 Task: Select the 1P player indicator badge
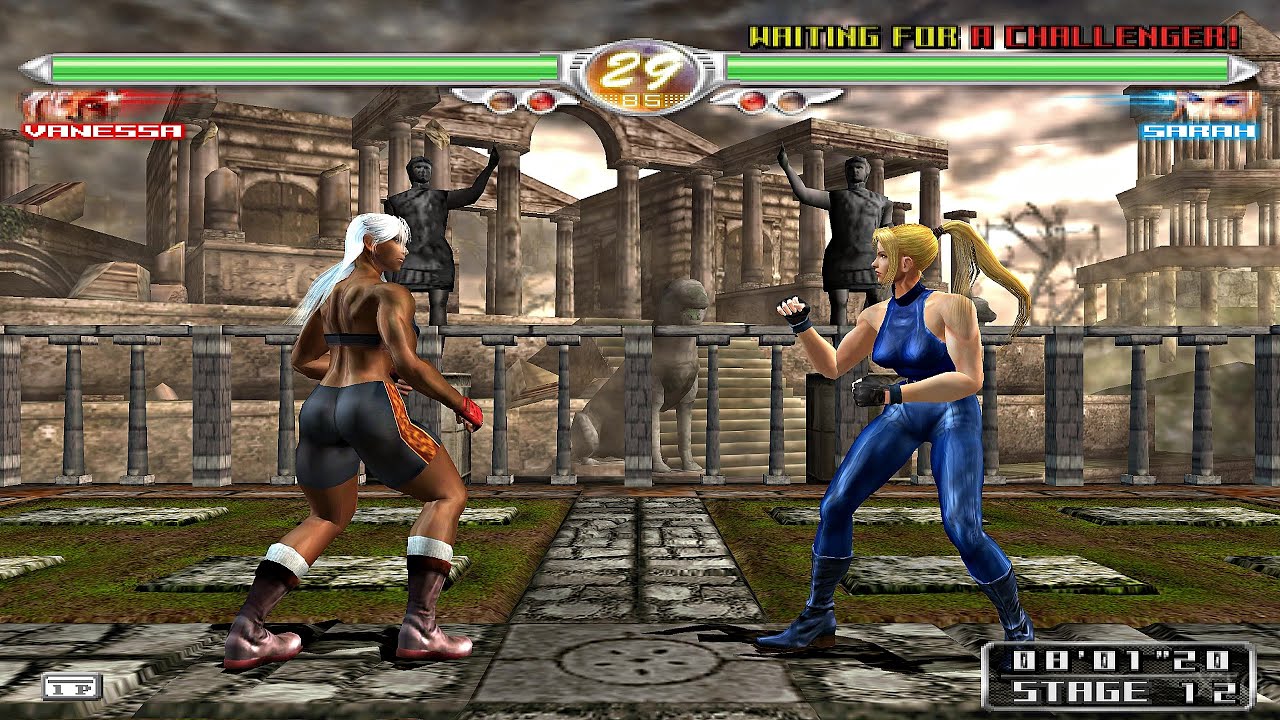(x=67, y=686)
